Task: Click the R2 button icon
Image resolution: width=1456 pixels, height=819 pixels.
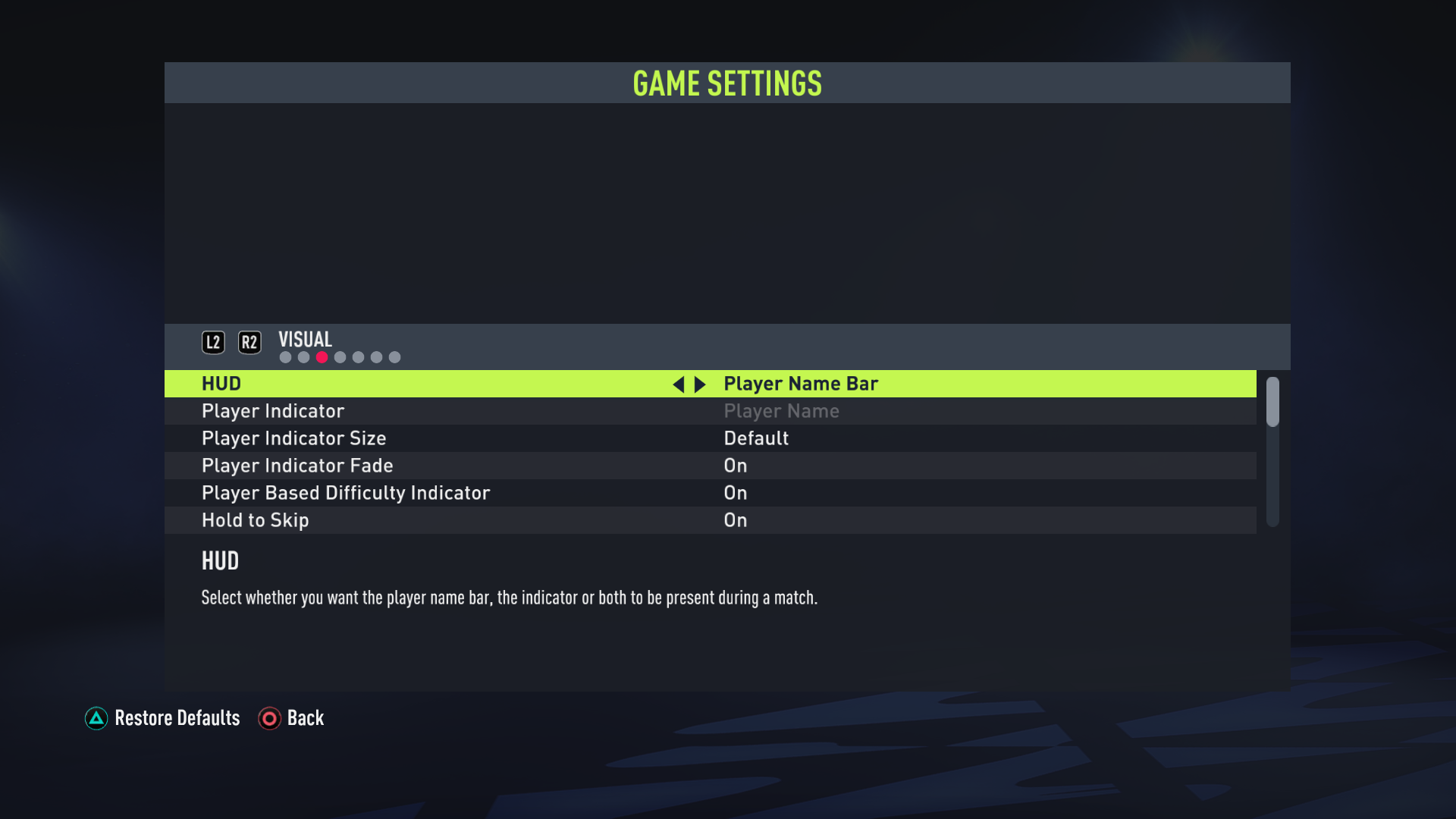Action: click(249, 342)
